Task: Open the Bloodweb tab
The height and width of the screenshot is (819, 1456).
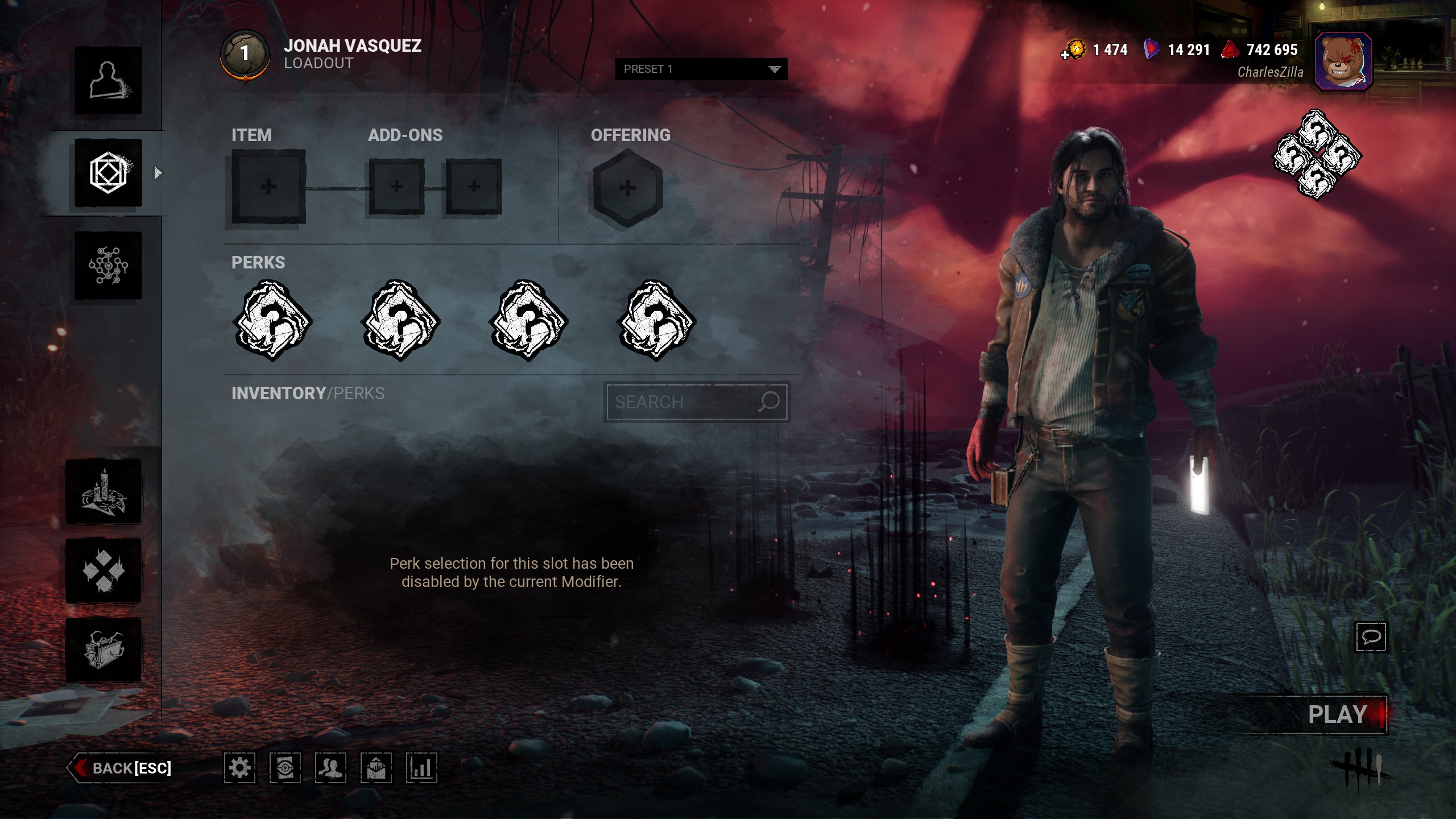Action: click(108, 265)
